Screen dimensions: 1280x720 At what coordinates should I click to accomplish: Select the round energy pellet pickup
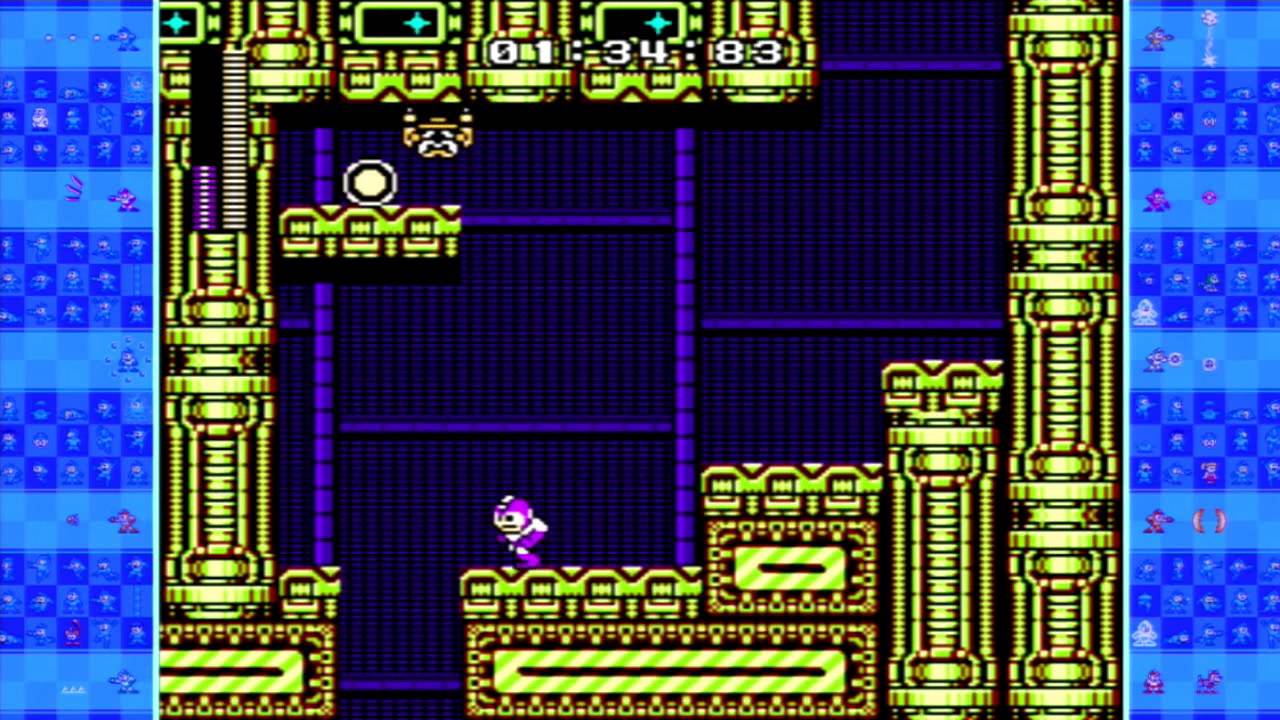click(x=370, y=182)
